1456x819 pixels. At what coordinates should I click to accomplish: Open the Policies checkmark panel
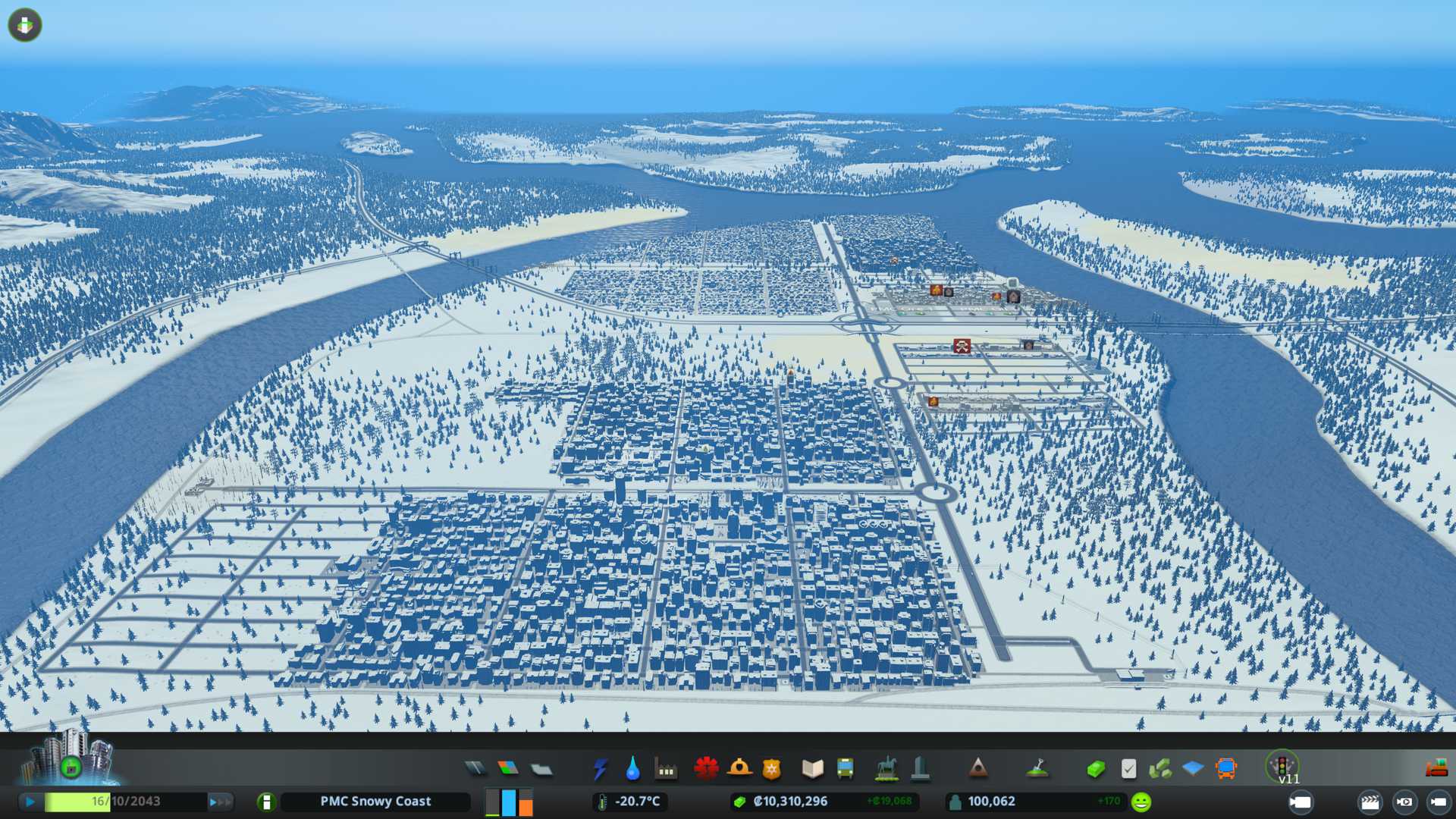pyautogui.click(x=1128, y=769)
